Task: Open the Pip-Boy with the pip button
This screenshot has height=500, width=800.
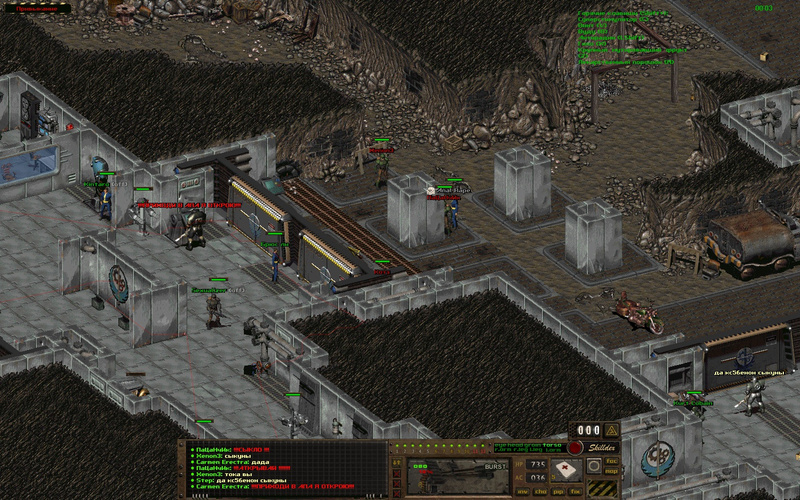Action: click(557, 492)
